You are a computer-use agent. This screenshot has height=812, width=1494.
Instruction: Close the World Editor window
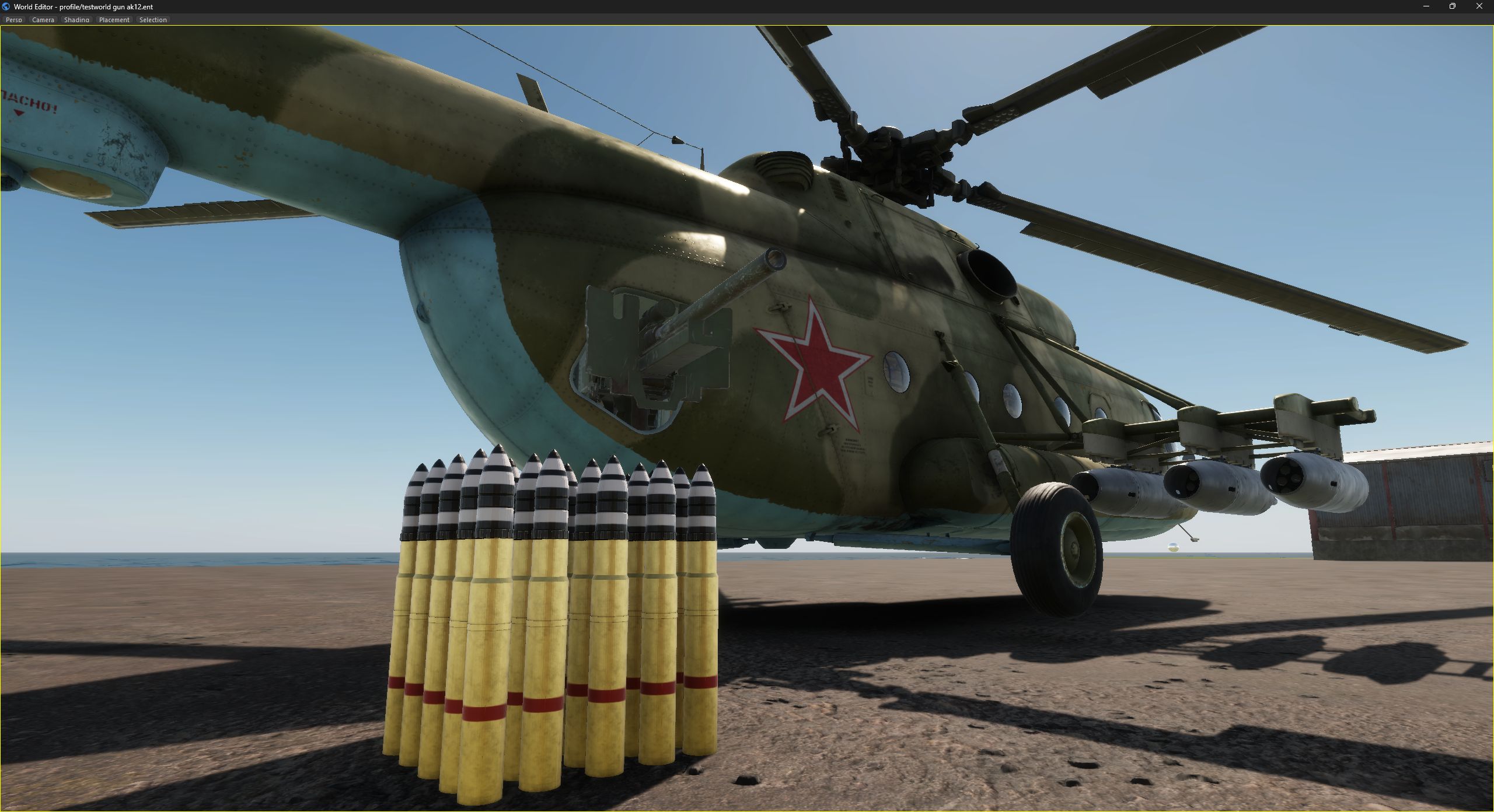[1479, 6]
